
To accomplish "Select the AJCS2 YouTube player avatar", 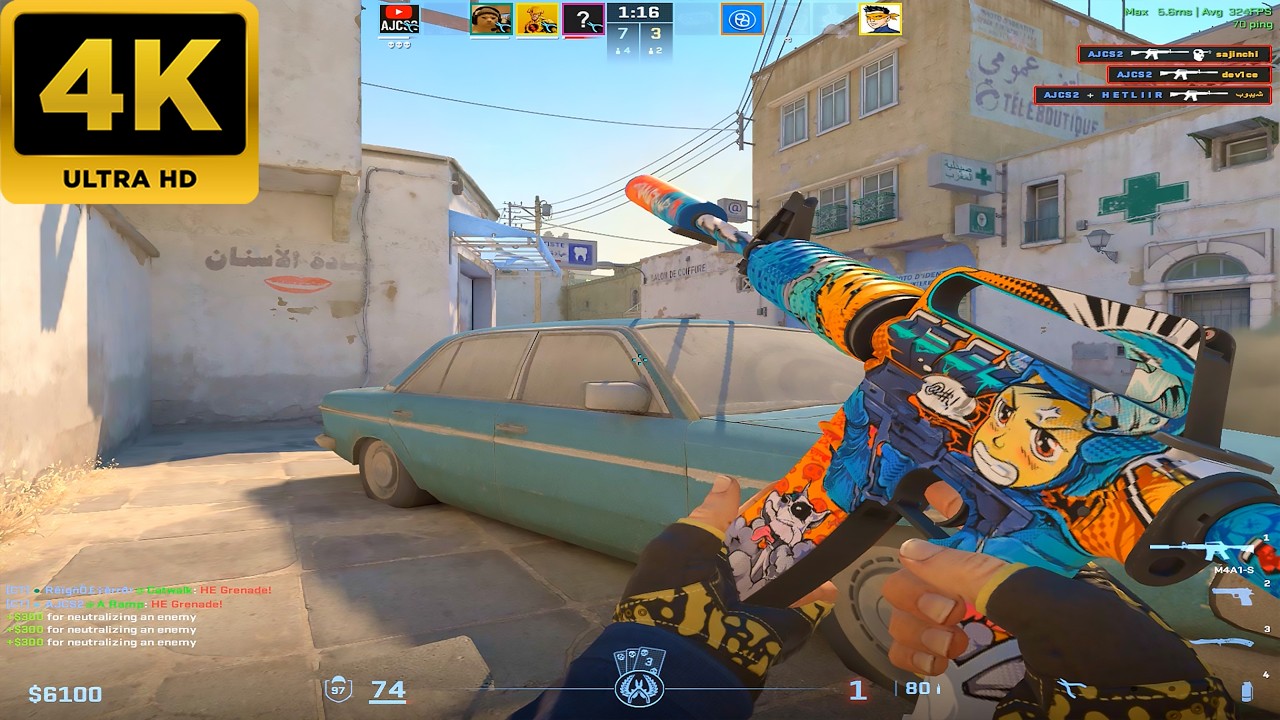I will (x=399, y=19).
